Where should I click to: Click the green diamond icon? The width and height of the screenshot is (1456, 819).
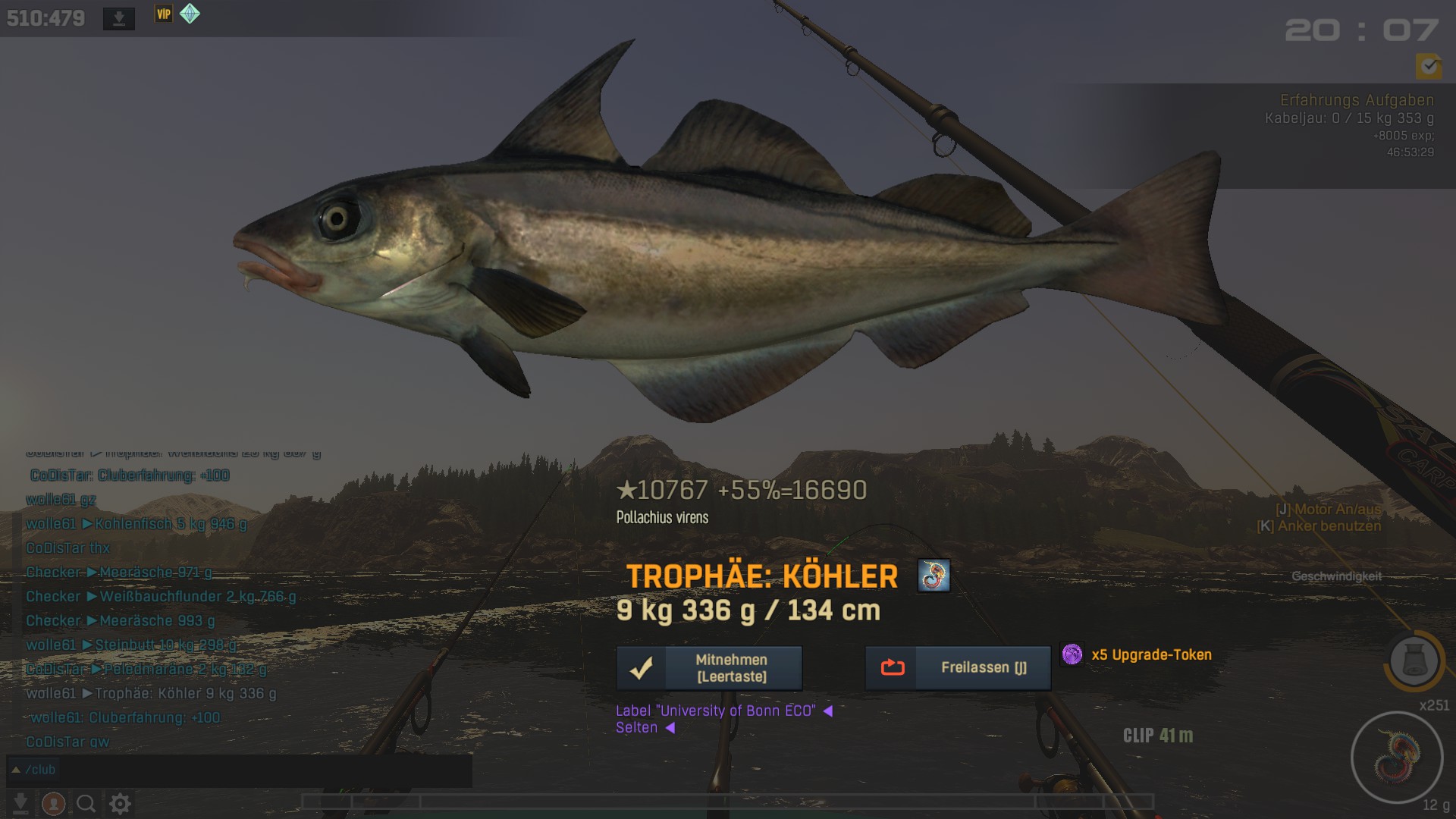(190, 14)
